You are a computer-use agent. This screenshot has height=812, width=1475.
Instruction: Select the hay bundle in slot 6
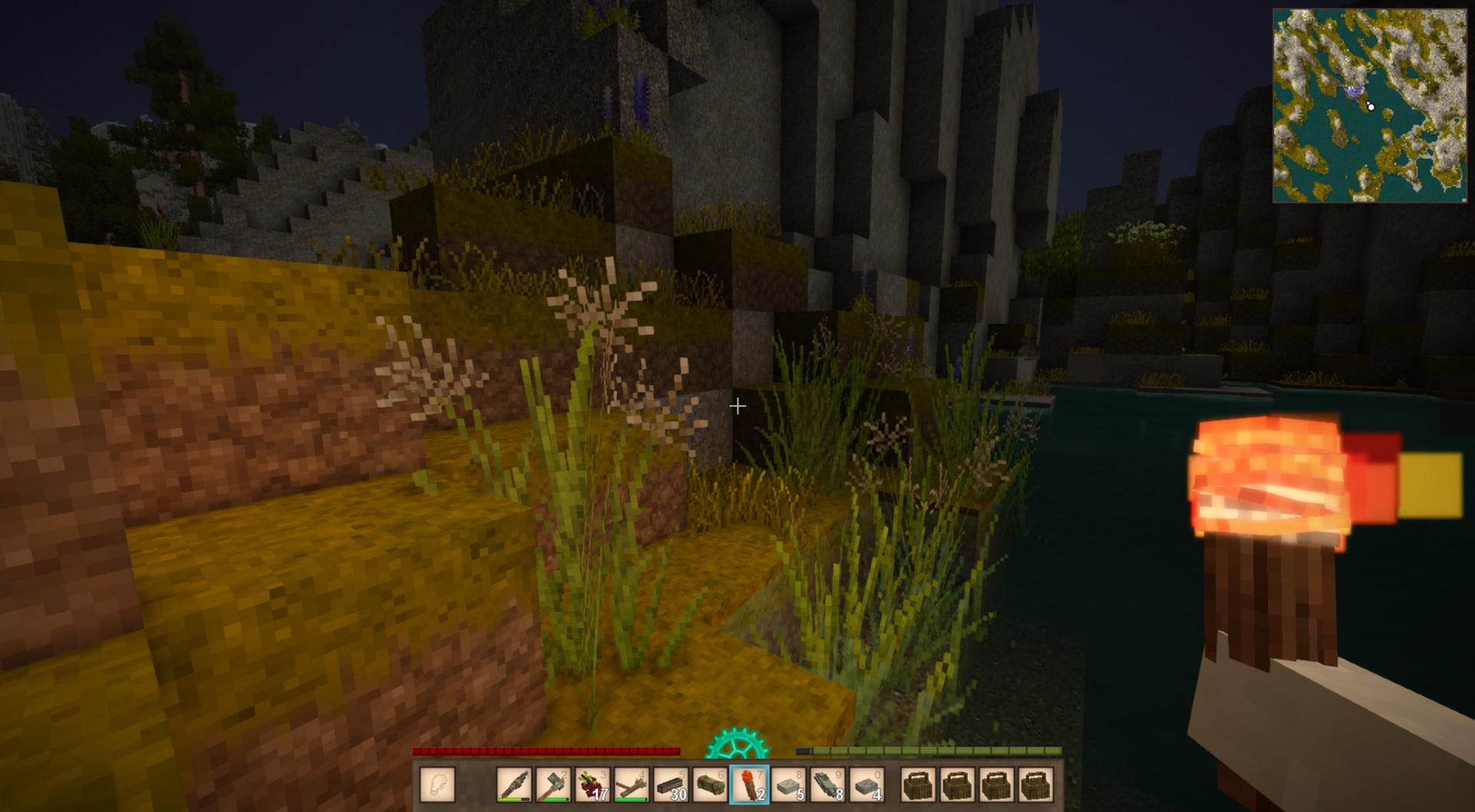[710, 784]
